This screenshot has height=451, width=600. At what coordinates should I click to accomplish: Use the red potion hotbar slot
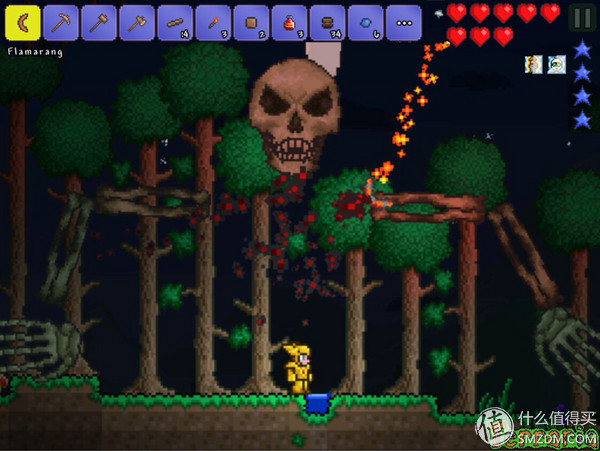(x=289, y=20)
